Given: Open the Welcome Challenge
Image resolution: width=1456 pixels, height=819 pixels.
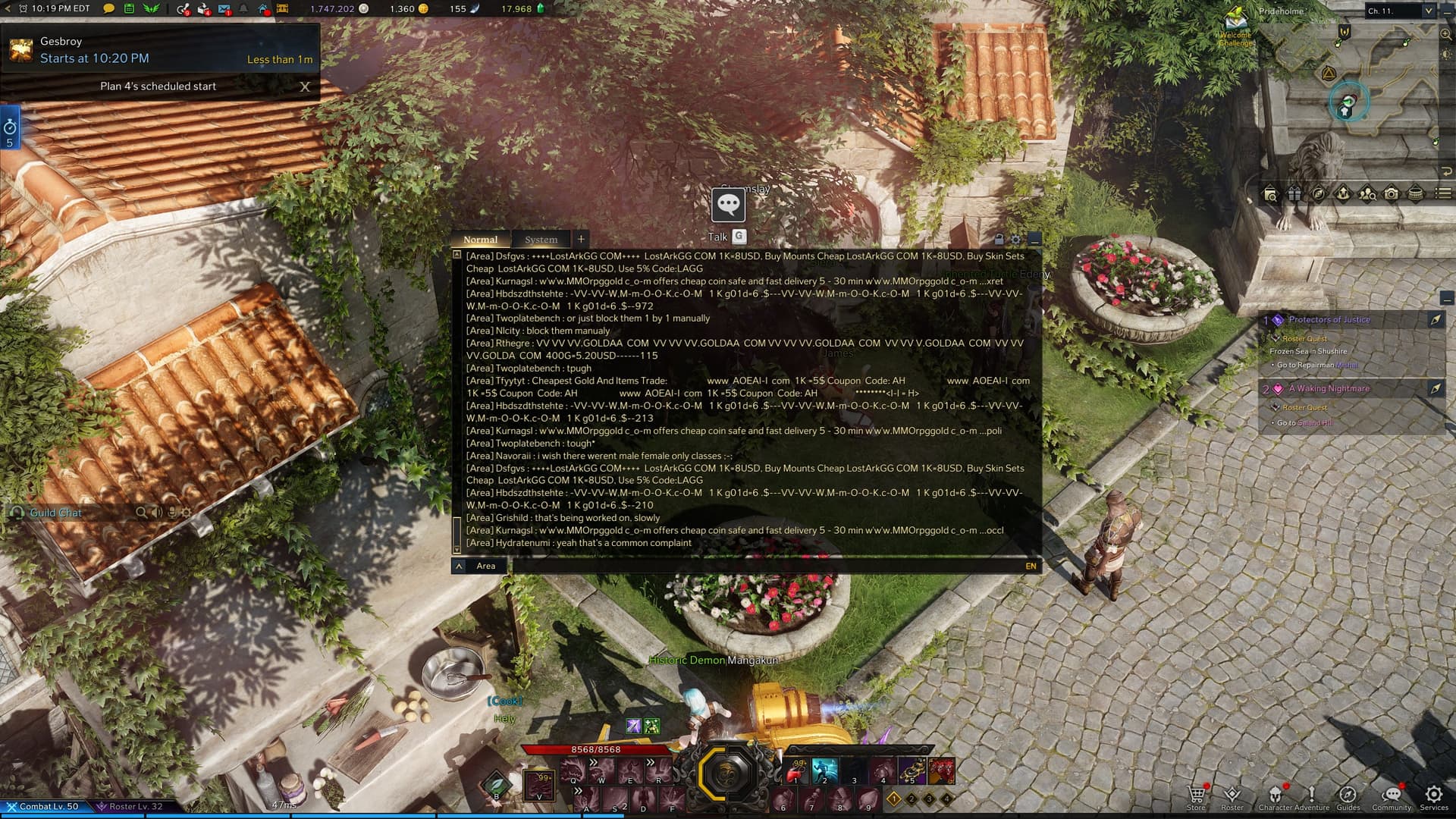Looking at the screenshot, I should tap(1235, 28).
